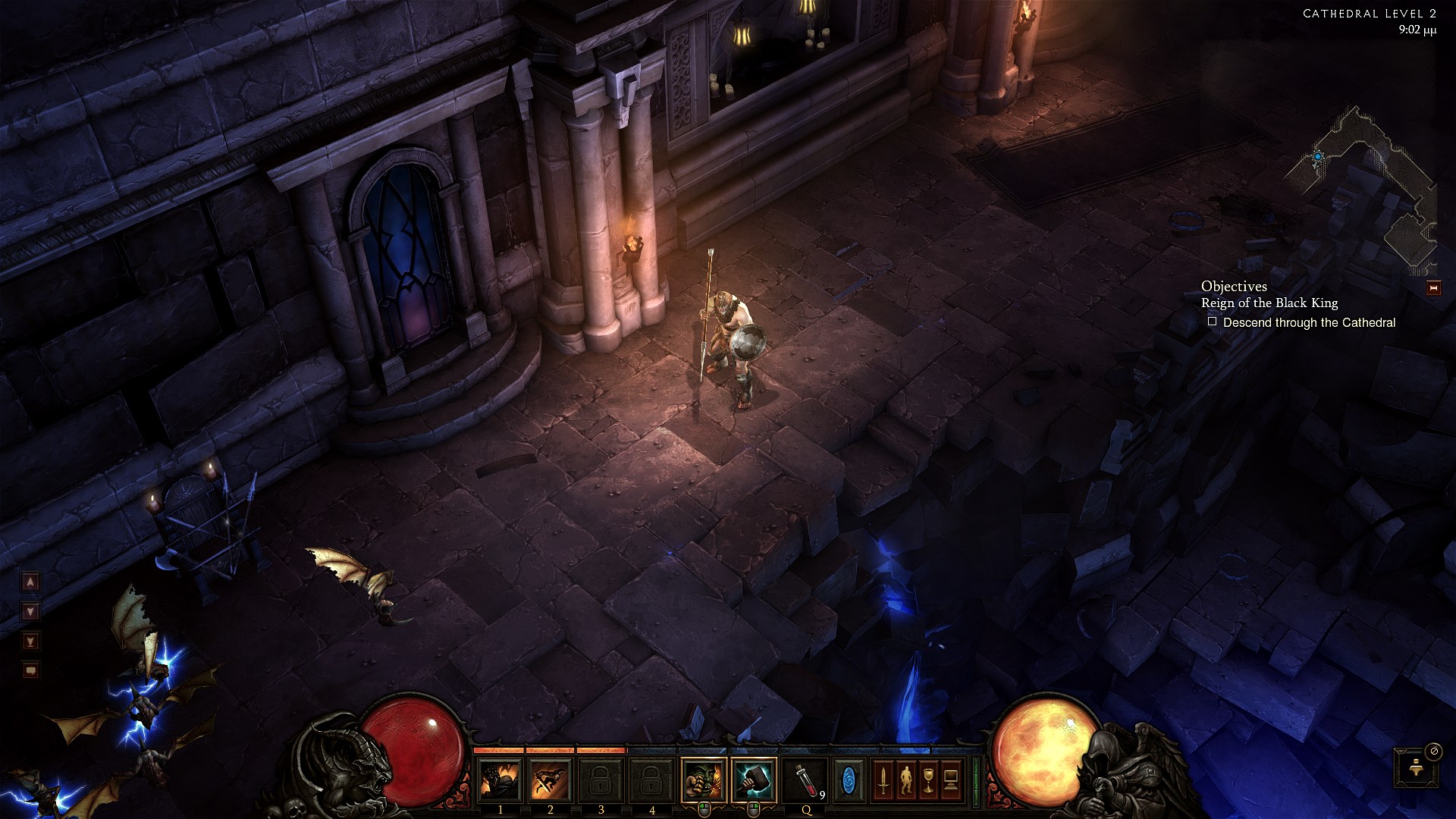Click the golden button in bottom-right corner
Screen dimensions: 1456x819
coord(1415,767)
